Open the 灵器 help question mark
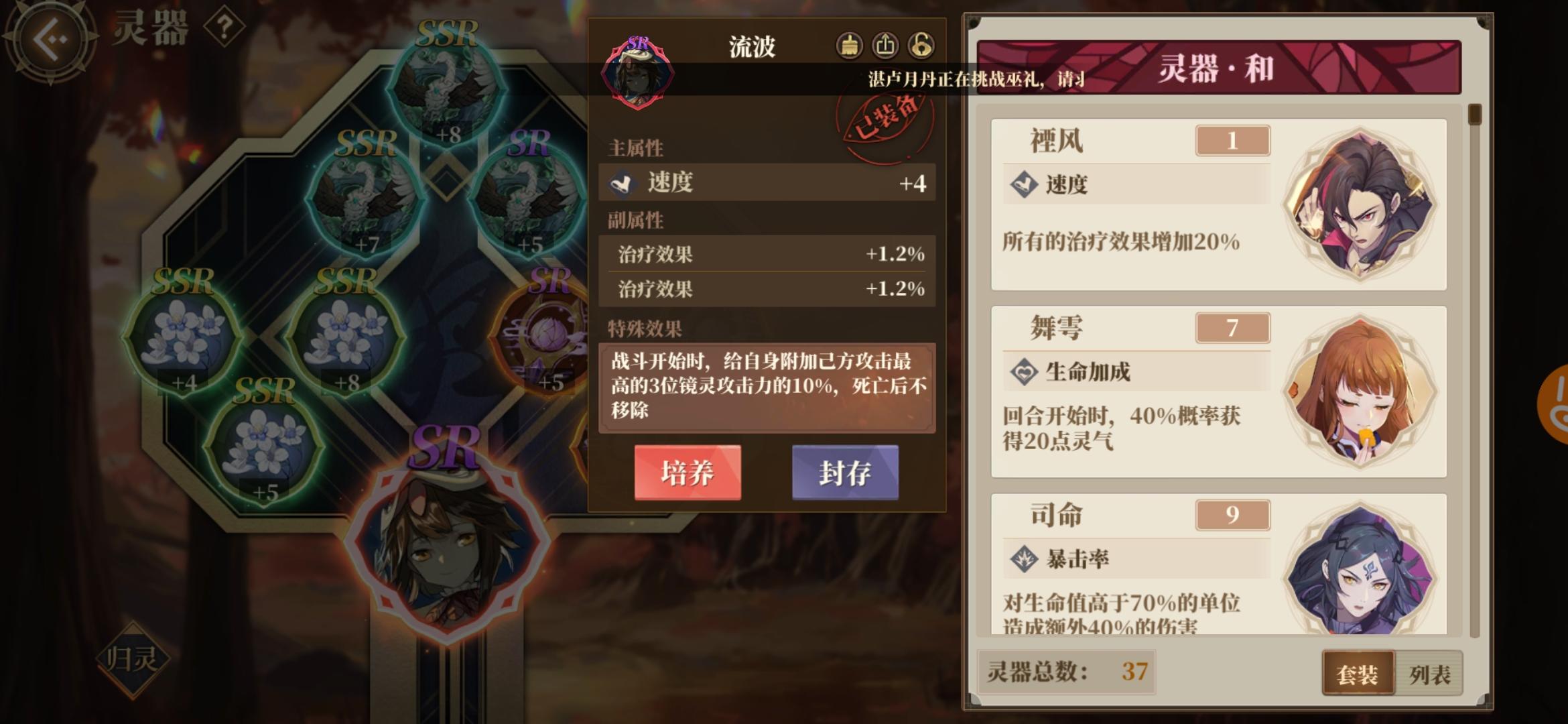 pos(226,25)
